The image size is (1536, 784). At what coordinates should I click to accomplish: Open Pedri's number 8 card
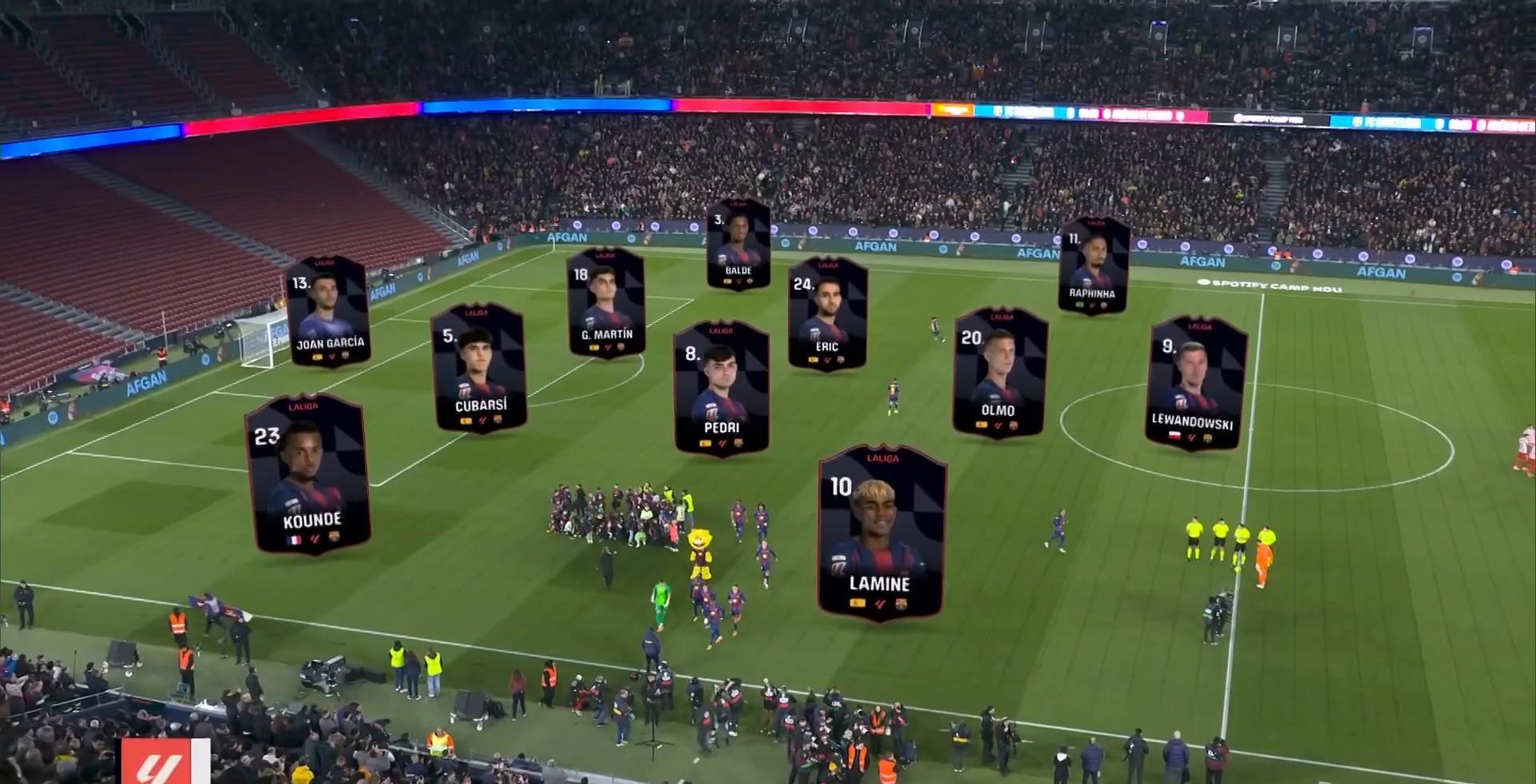pyautogui.click(x=721, y=389)
